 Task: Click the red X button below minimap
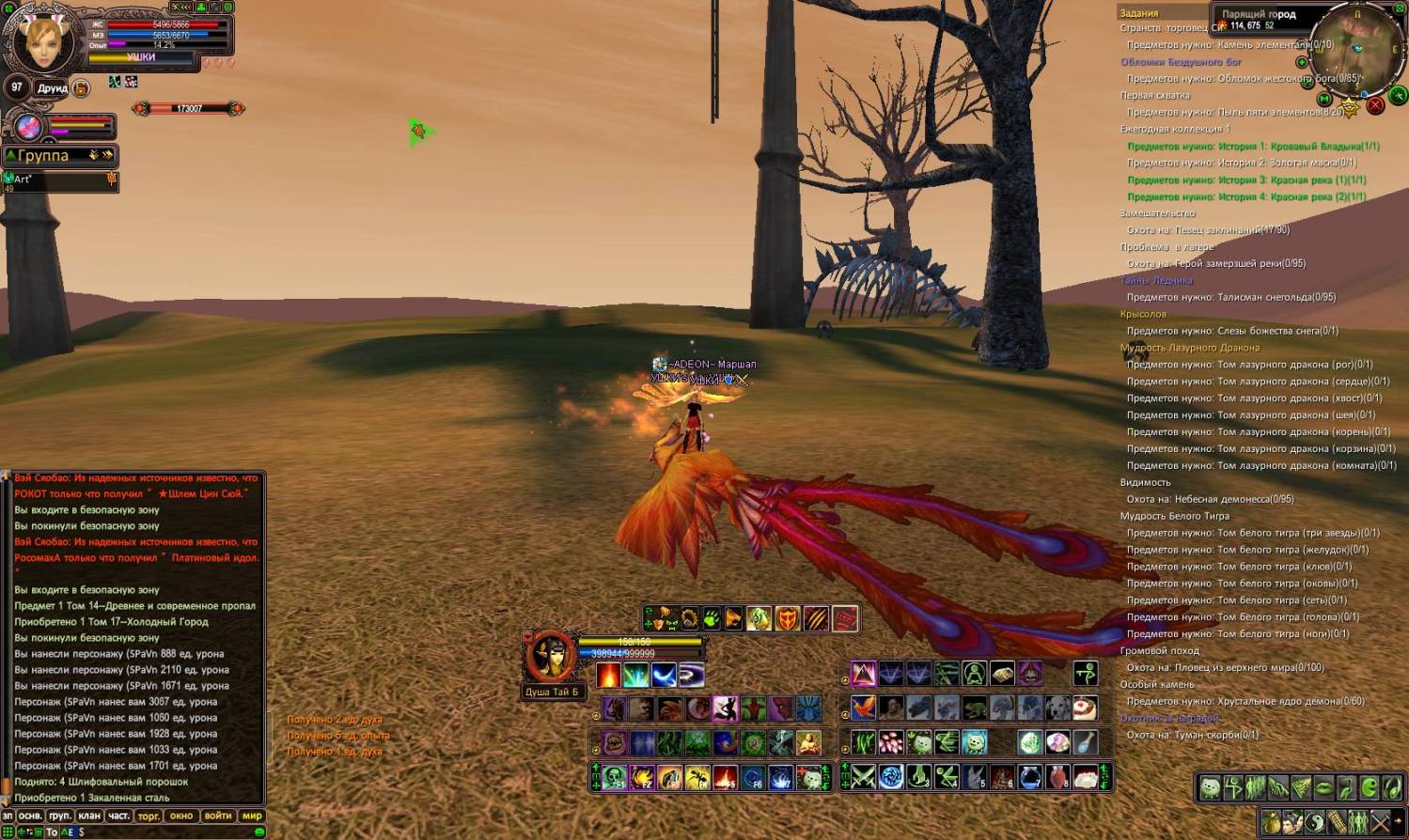(x=1375, y=105)
